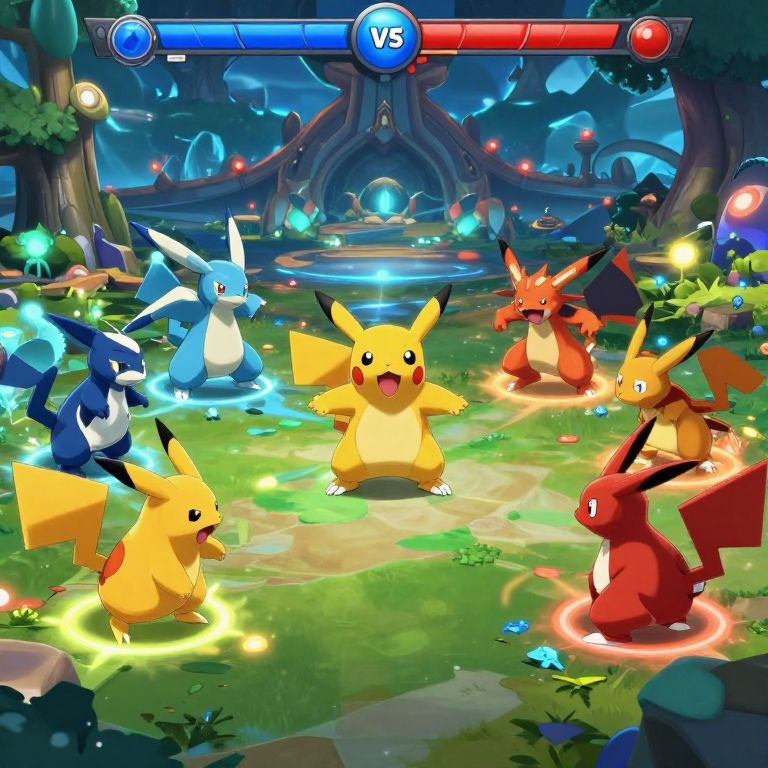Select the central VS emblem
This screenshot has width=768, height=768.
pyautogui.click(x=386, y=37)
